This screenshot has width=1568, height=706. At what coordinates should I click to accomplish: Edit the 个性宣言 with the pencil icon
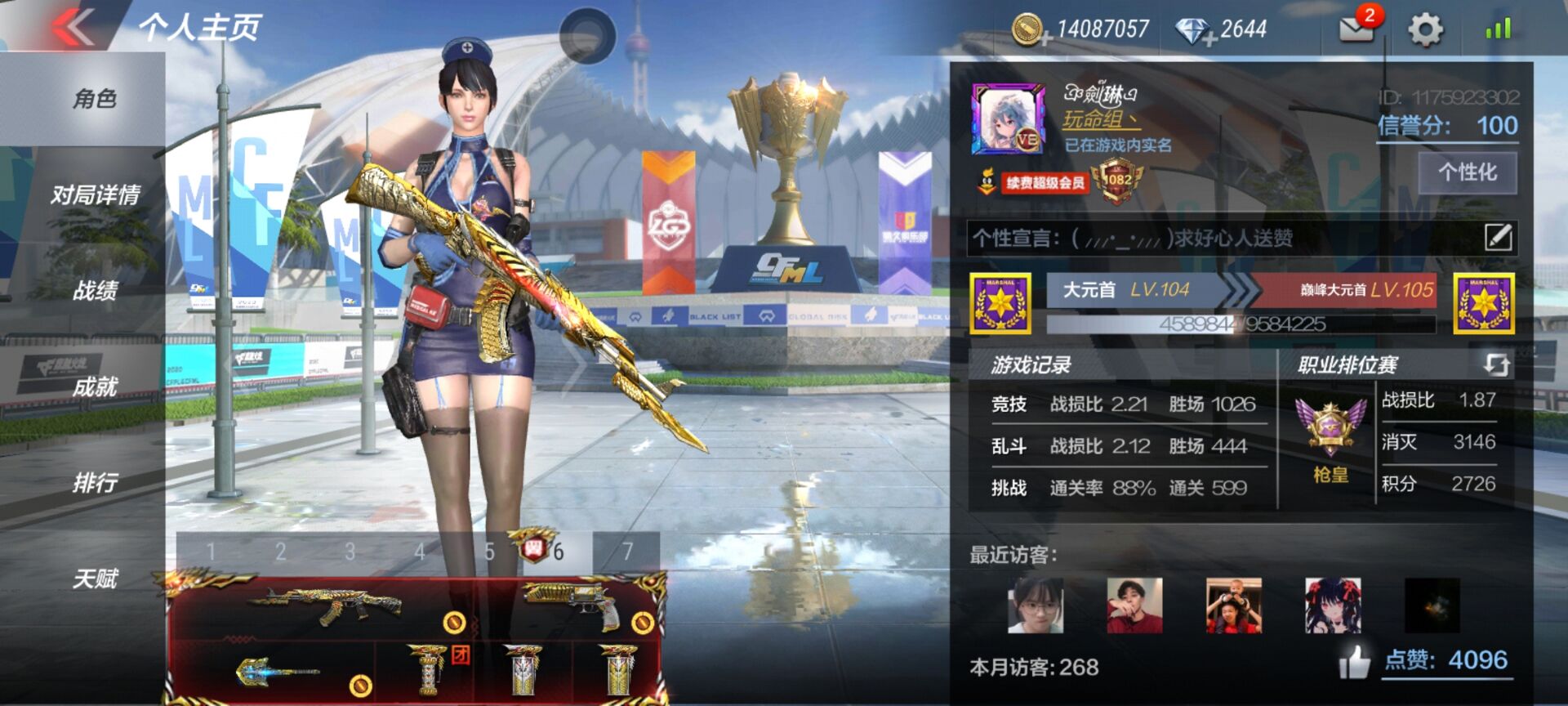tap(1498, 238)
